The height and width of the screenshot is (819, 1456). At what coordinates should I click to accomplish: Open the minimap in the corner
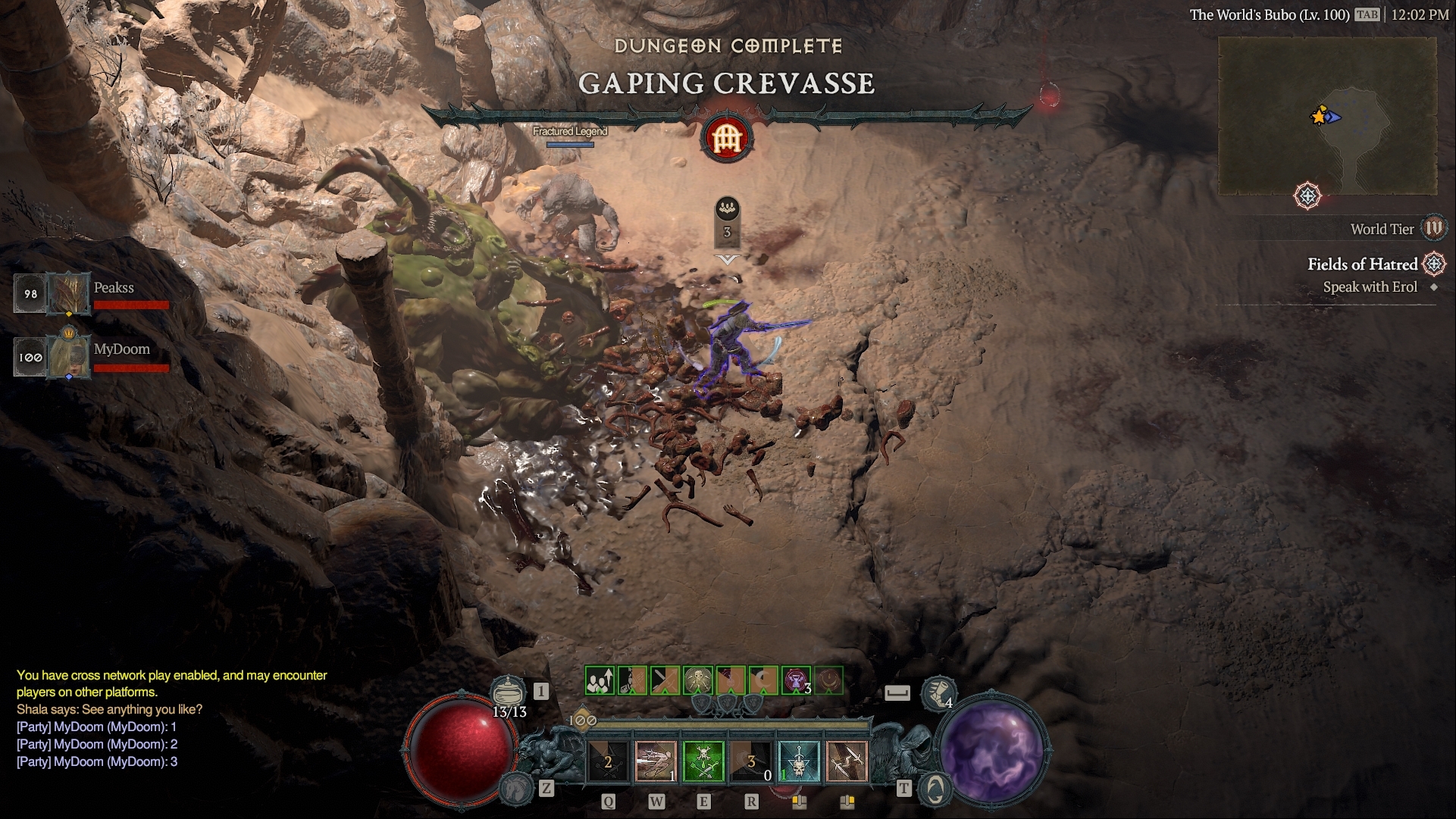(x=1326, y=116)
